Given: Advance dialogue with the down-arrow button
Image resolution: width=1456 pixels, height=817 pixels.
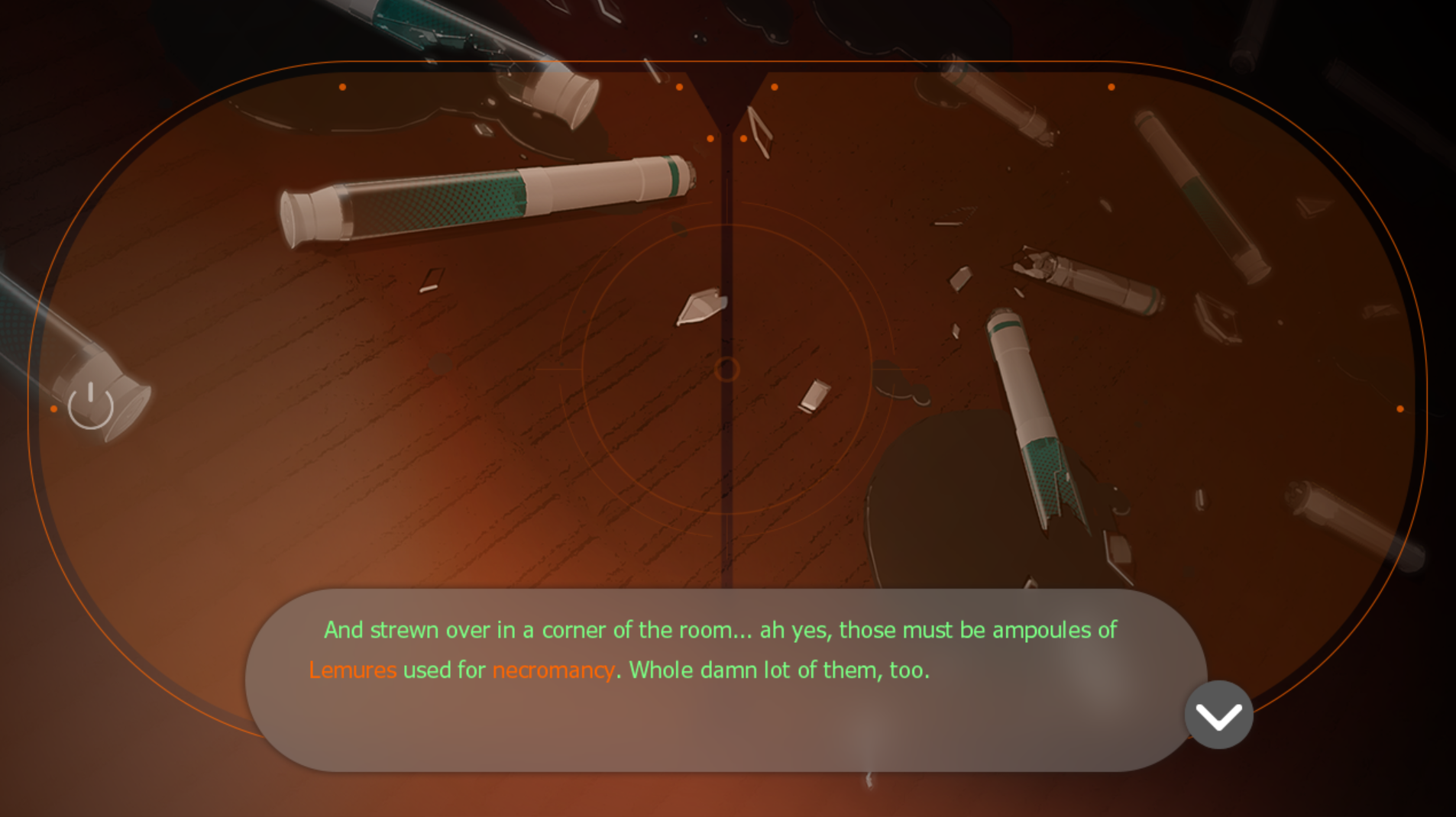Looking at the screenshot, I should [x=1218, y=715].
